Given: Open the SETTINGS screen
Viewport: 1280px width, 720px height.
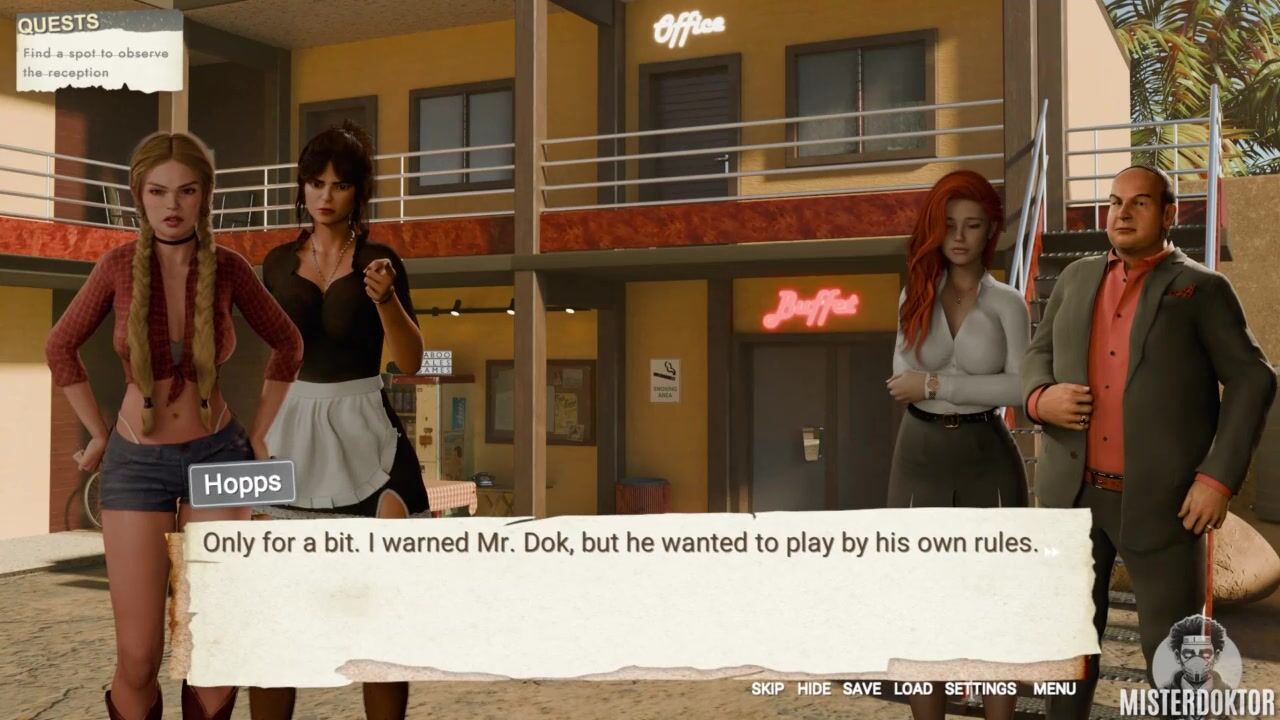Looking at the screenshot, I should click(980, 689).
